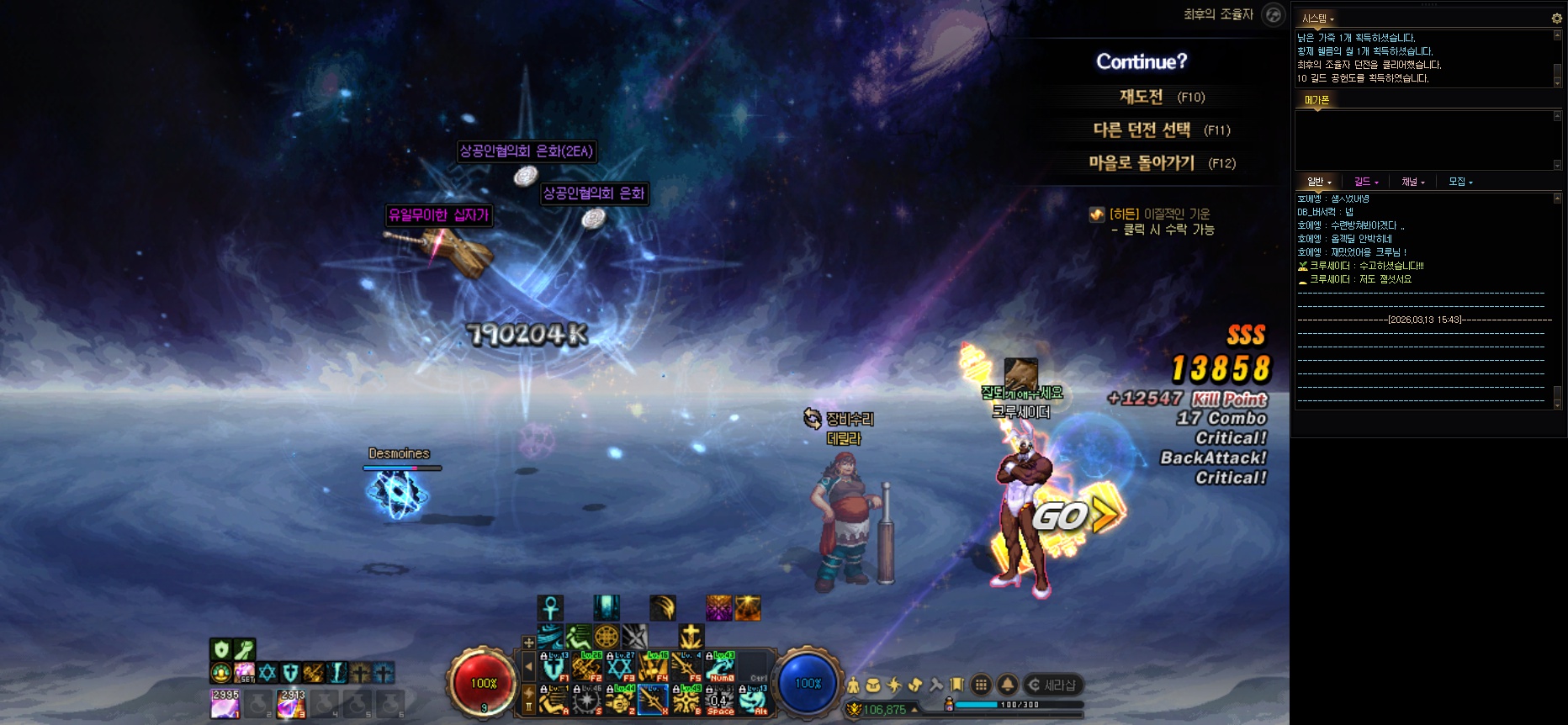1568x725 pixels.
Task: Activate the hexagram skill on F3
Action: (x=620, y=667)
